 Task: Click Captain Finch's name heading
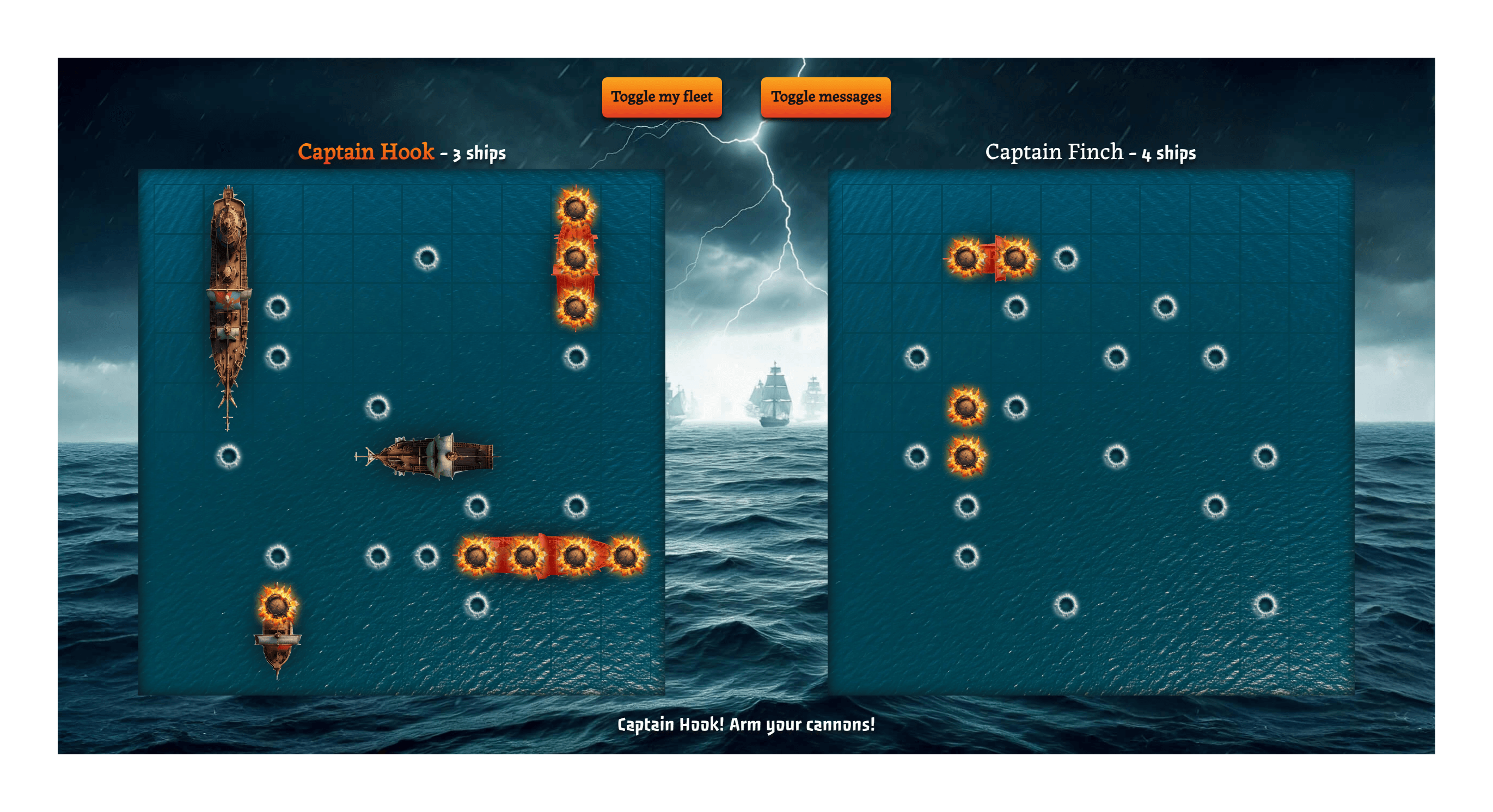click(1054, 152)
